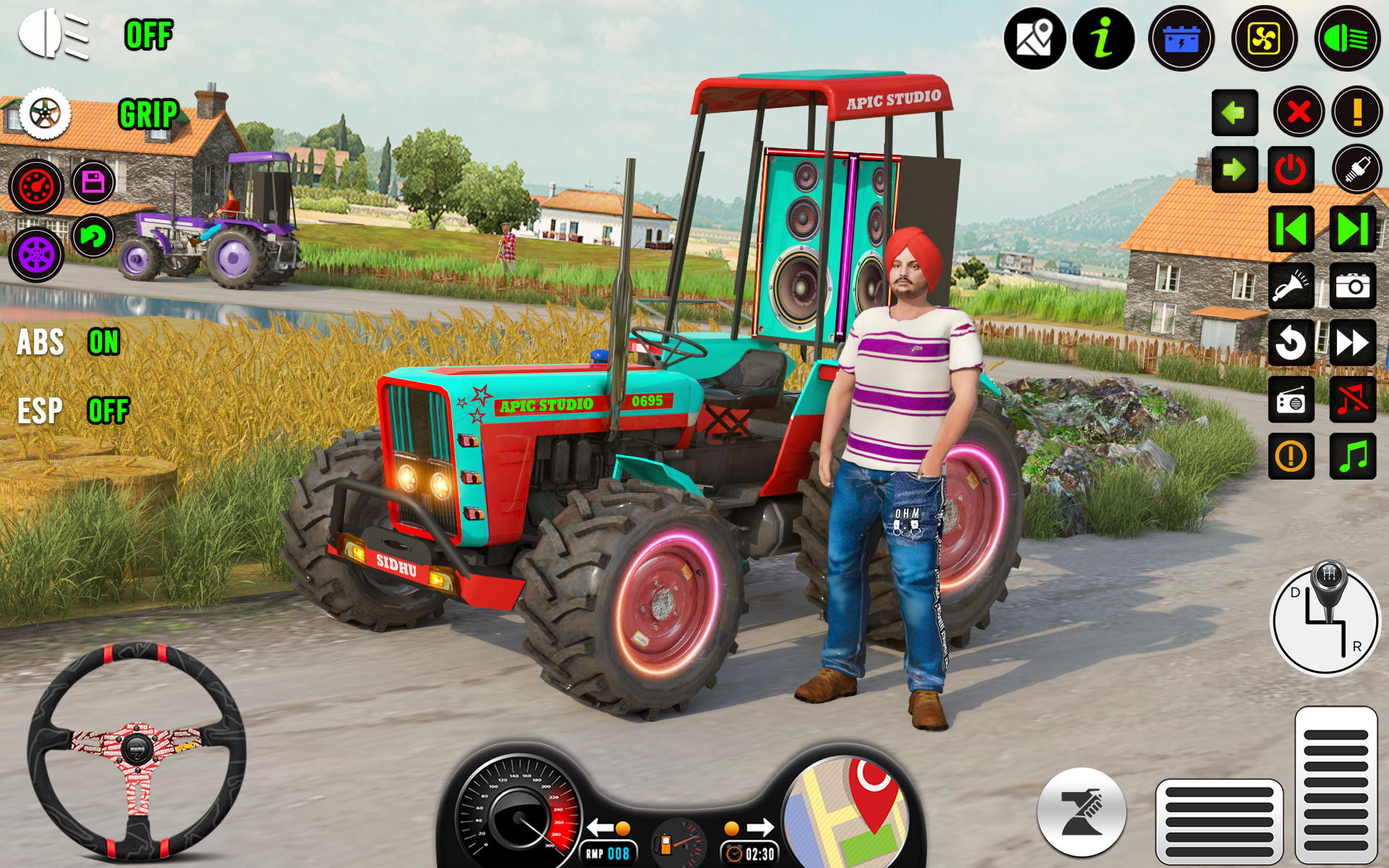Apply the wide brake pedal
The height and width of the screenshot is (868, 1389).
(1219, 821)
